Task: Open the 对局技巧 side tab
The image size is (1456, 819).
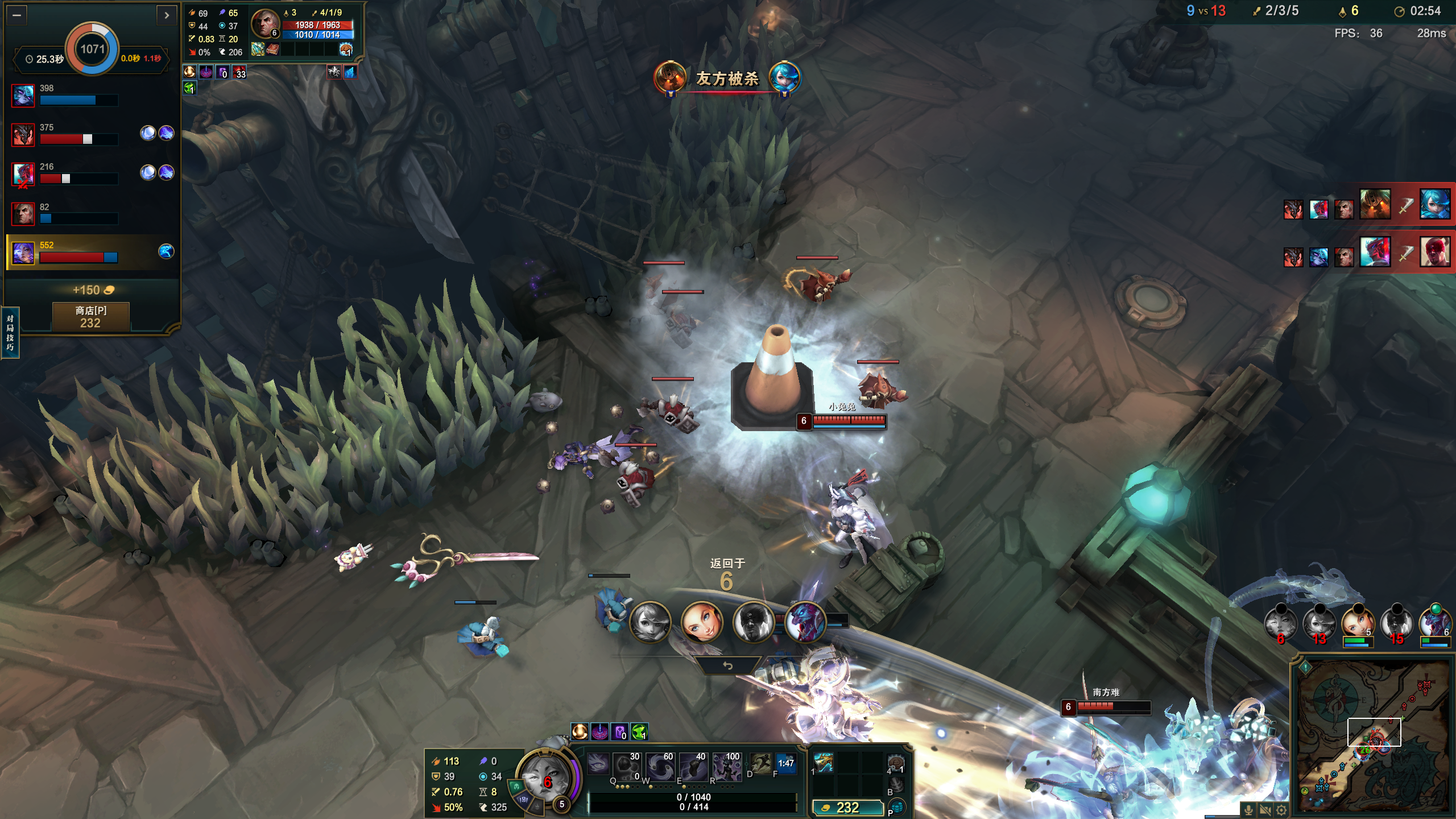Action: [x=10, y=333]
